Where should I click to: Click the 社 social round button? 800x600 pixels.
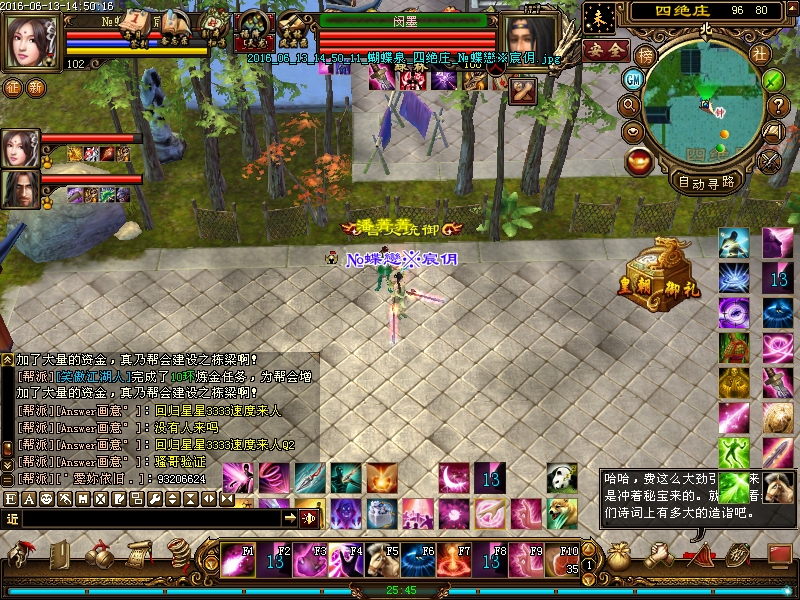click(760, 54)
